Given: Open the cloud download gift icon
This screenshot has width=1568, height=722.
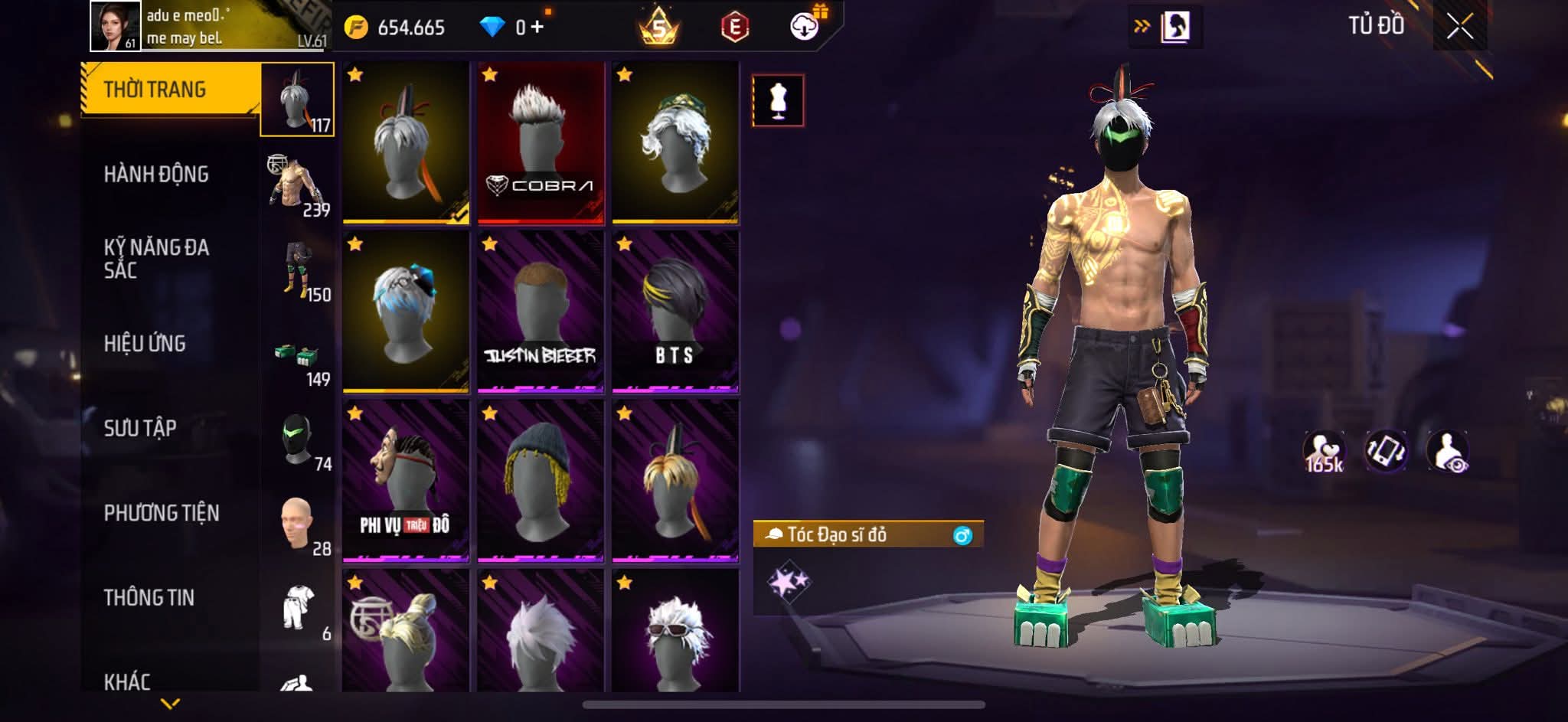Looking at the screenshot, I should pos(804,27).
